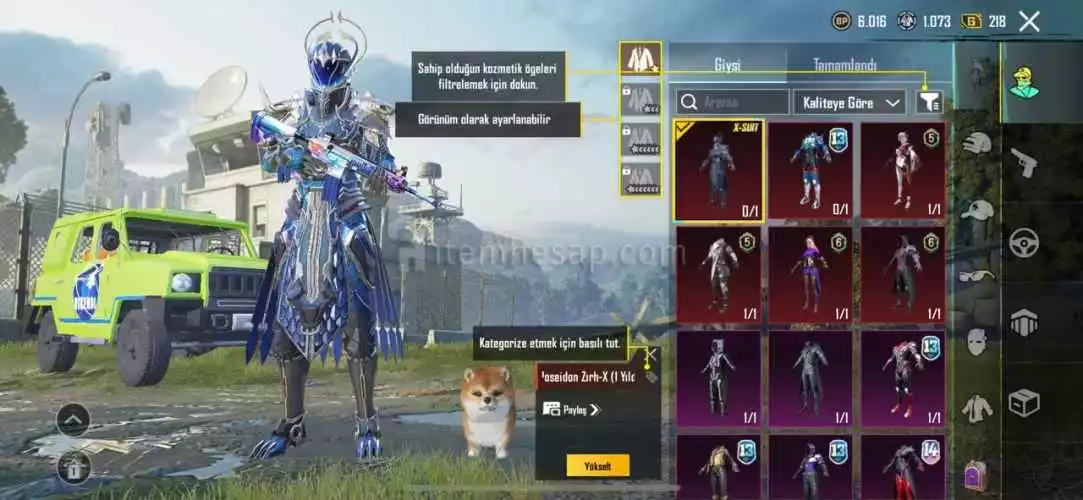Choose the baseball cap category icon

point(977,210)
